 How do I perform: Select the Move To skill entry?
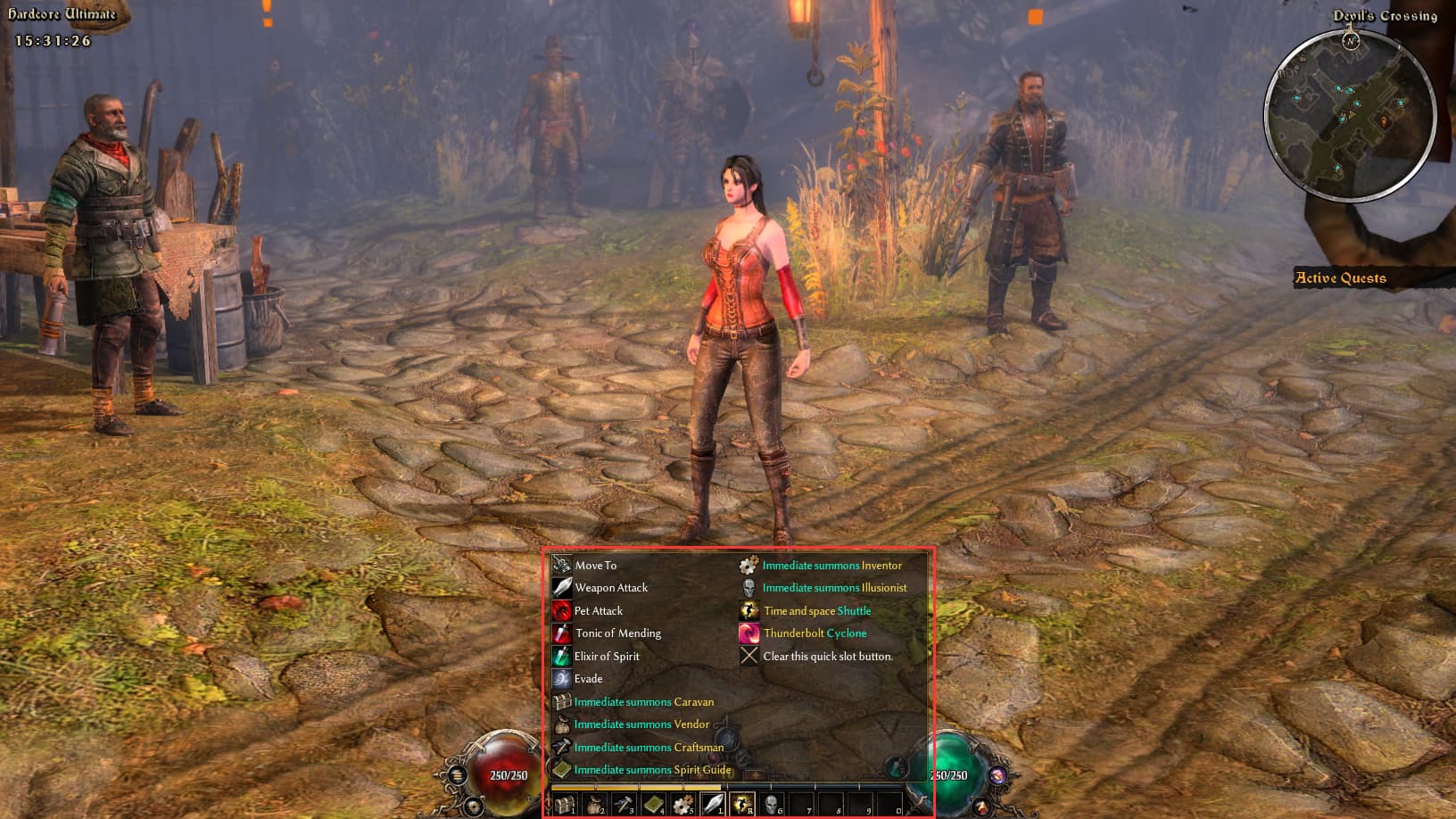[x=595, y=566]
